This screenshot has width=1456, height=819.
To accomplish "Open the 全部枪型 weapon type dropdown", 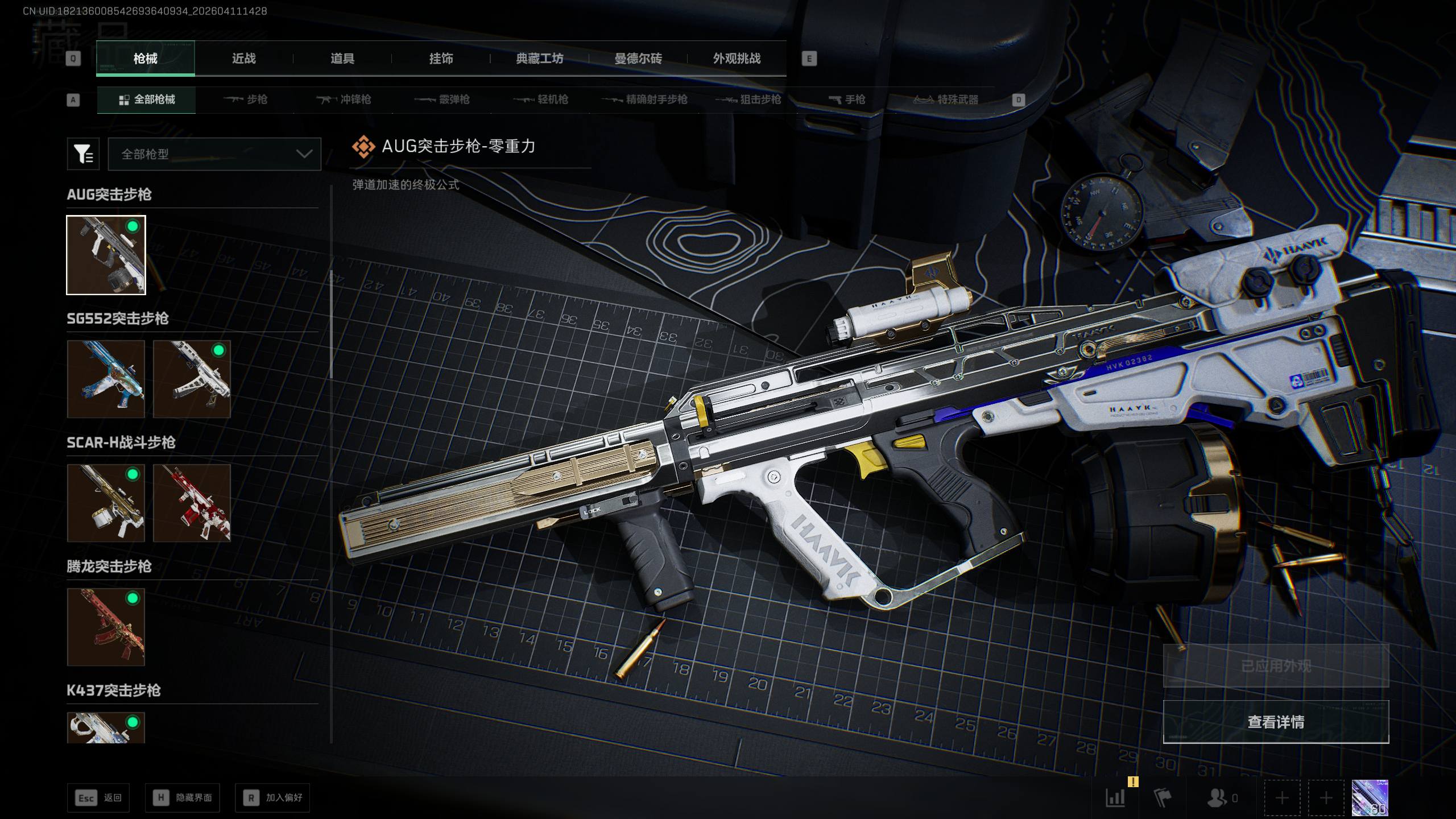I will coord(214,154).
